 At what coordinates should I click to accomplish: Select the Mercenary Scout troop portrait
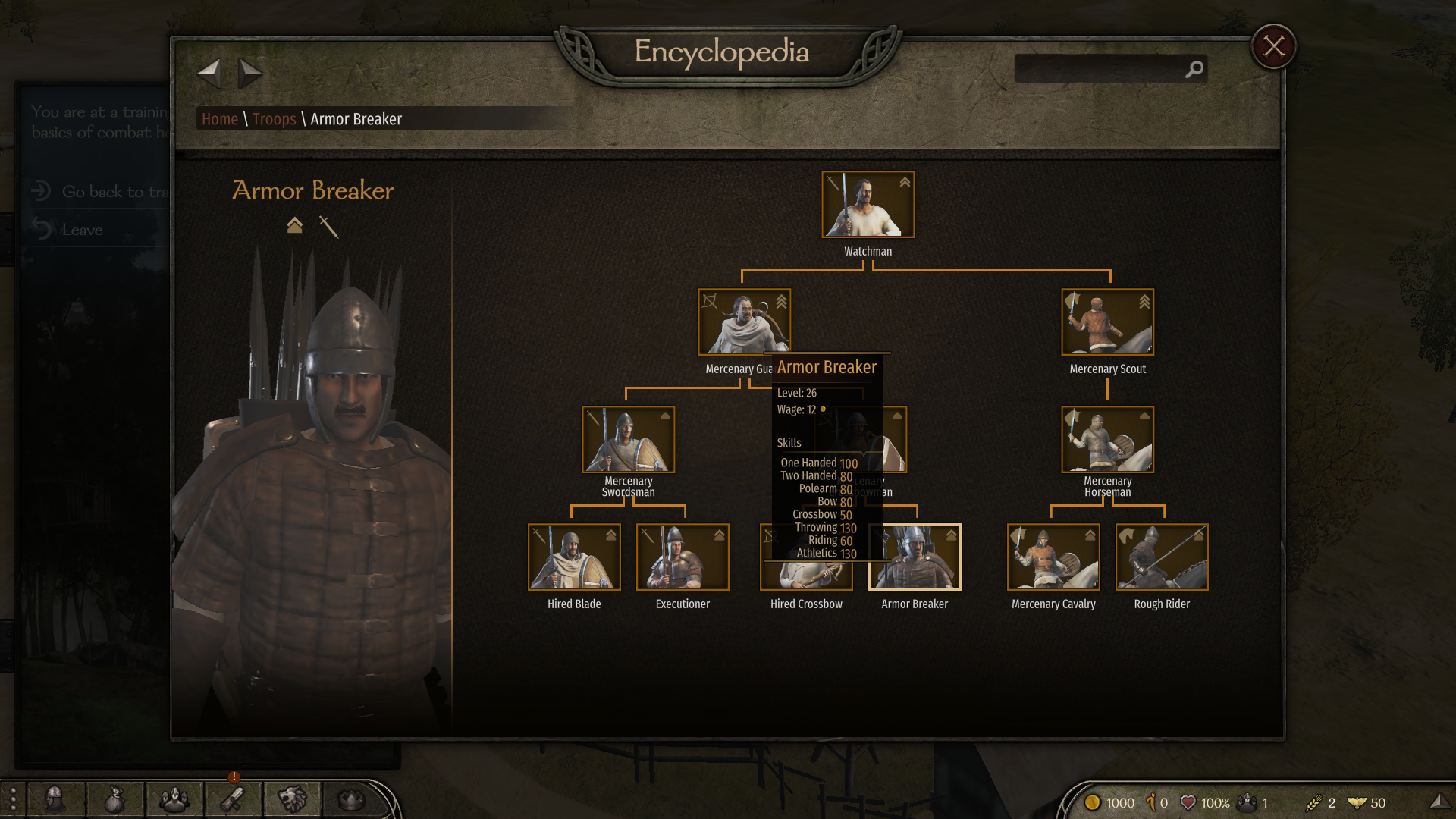(x=1107, y=322)
